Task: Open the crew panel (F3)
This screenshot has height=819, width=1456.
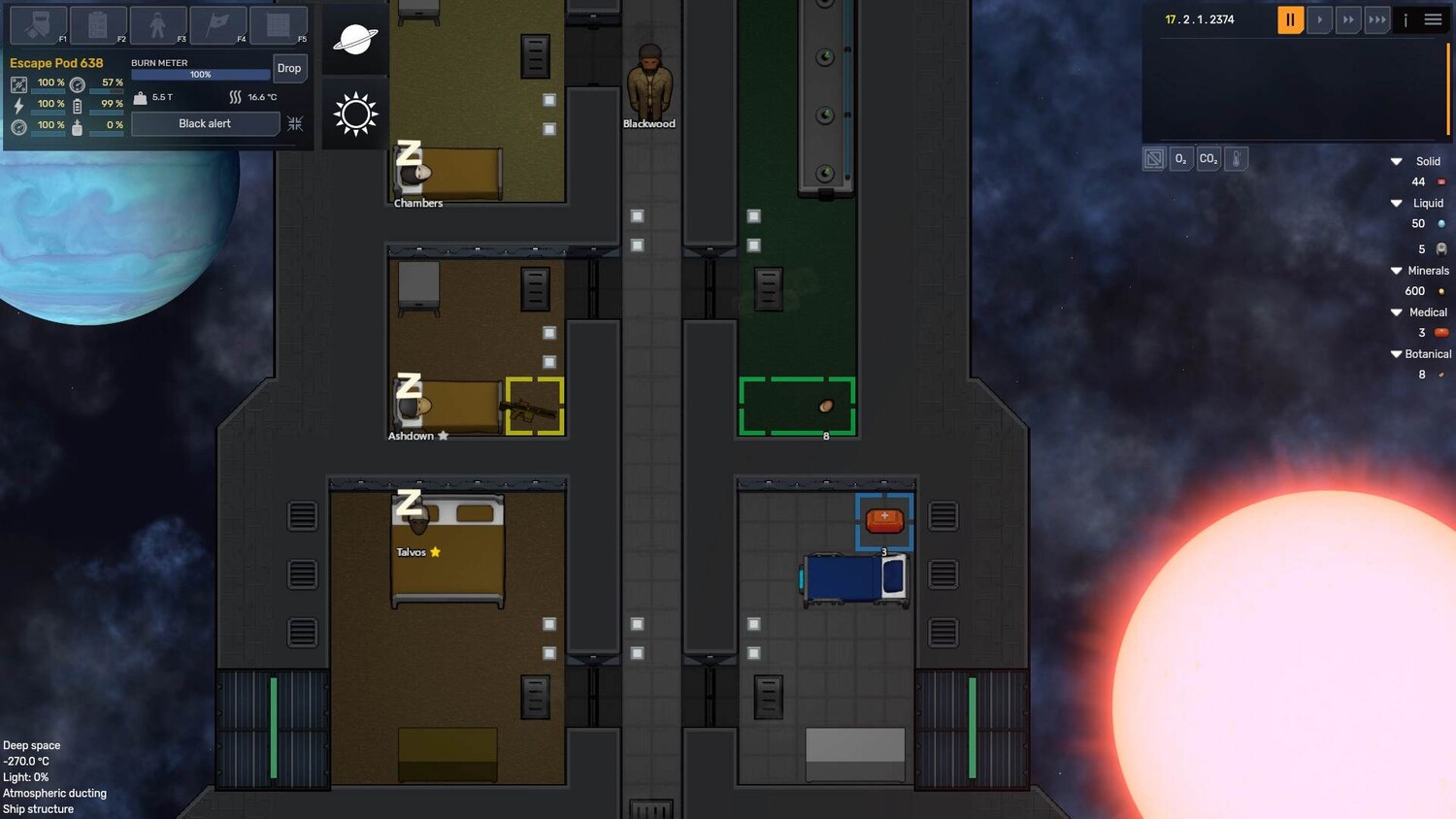Action: [x=157, y=24]
